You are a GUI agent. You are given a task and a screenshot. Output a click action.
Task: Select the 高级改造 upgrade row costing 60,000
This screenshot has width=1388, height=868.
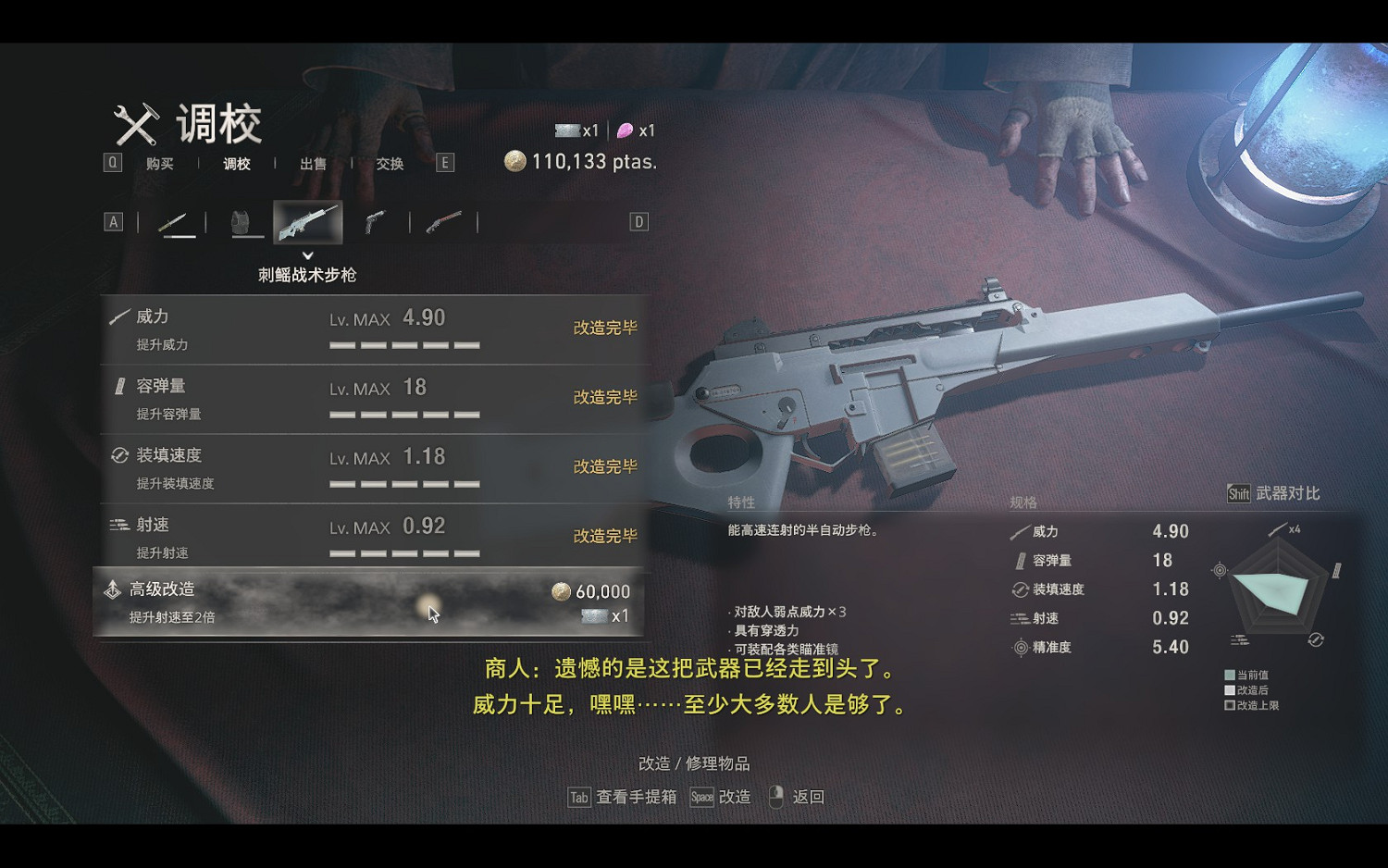370,601
